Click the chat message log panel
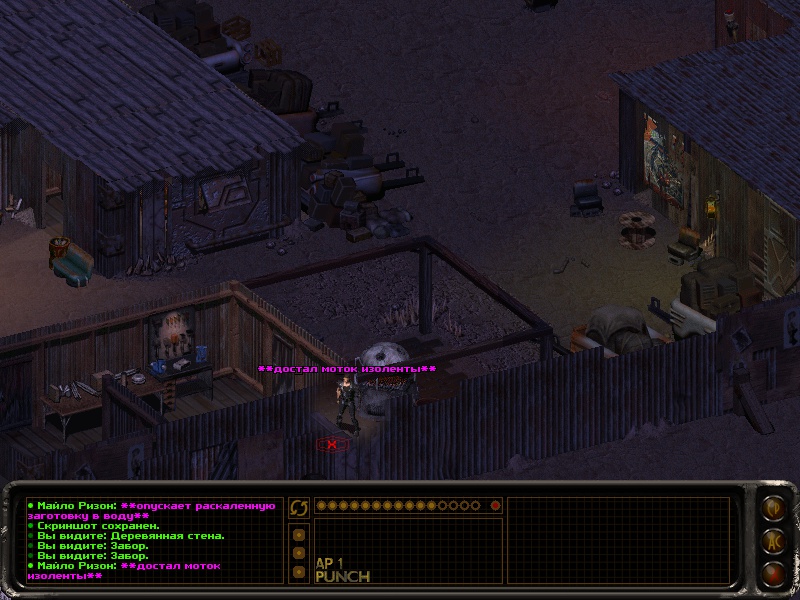Image resolution: width=800 pixels, height=600 pixels. [151, 540]
